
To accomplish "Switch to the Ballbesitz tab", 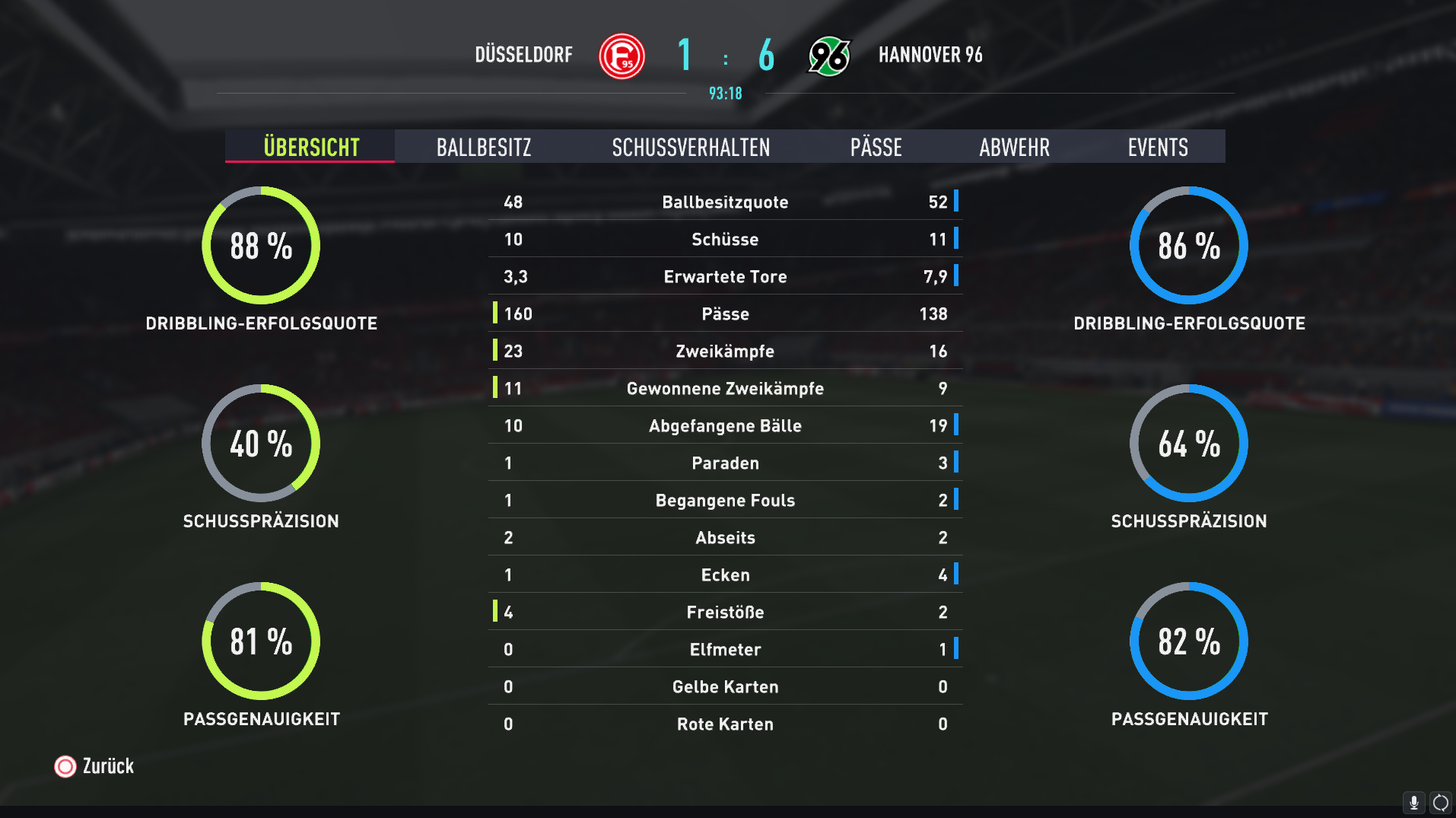I will 484,147.
